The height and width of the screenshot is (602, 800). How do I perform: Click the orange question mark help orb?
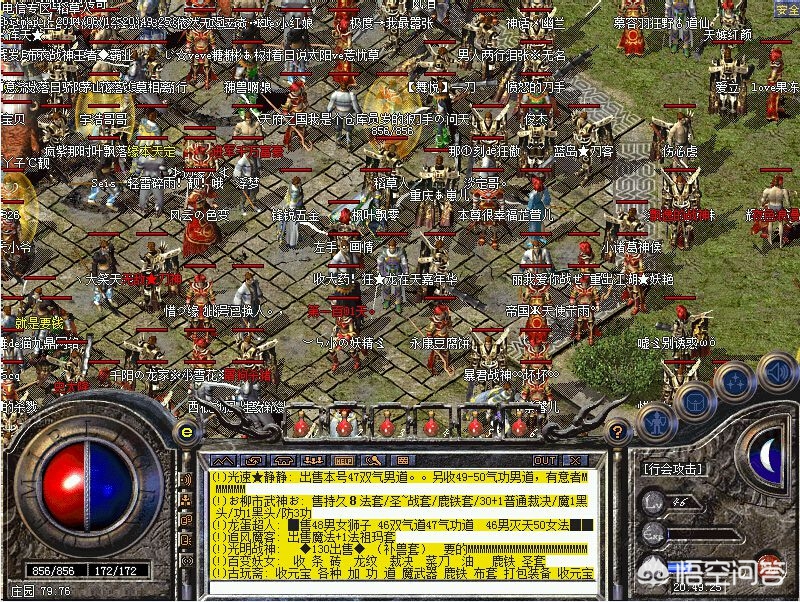[619, 431]
